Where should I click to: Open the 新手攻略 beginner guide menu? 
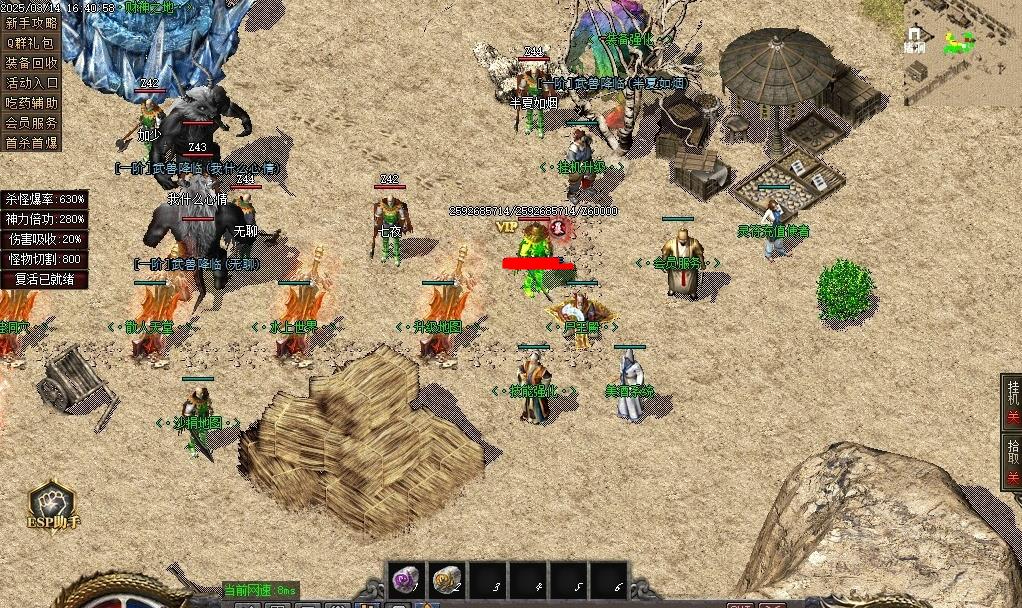pyautogui.click(x=31, y=22)
